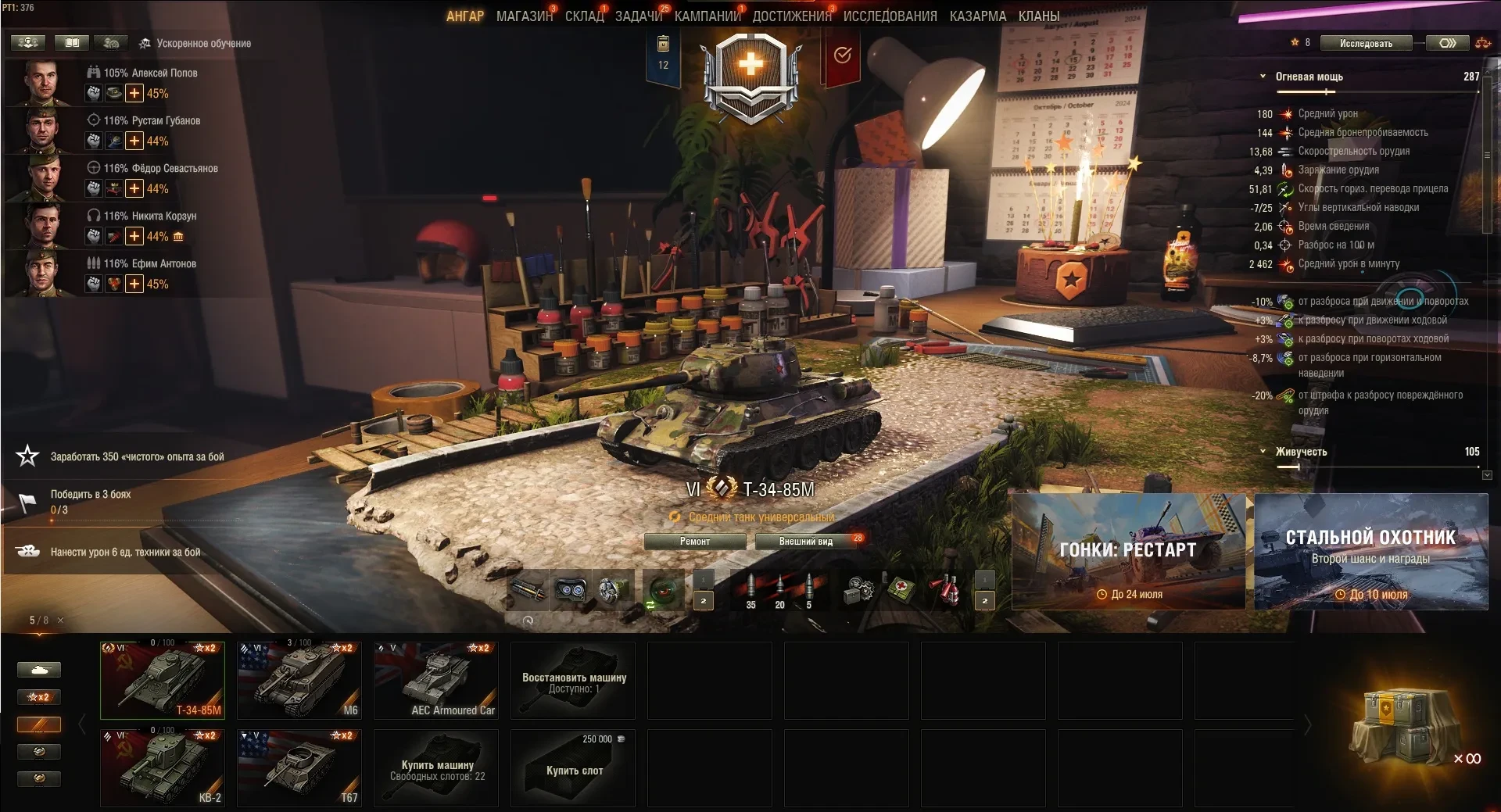Go to the ИССЛЕДОВАНИЯ research tab
Viewport: 1501px width, 812px height.
click(890, 16)
